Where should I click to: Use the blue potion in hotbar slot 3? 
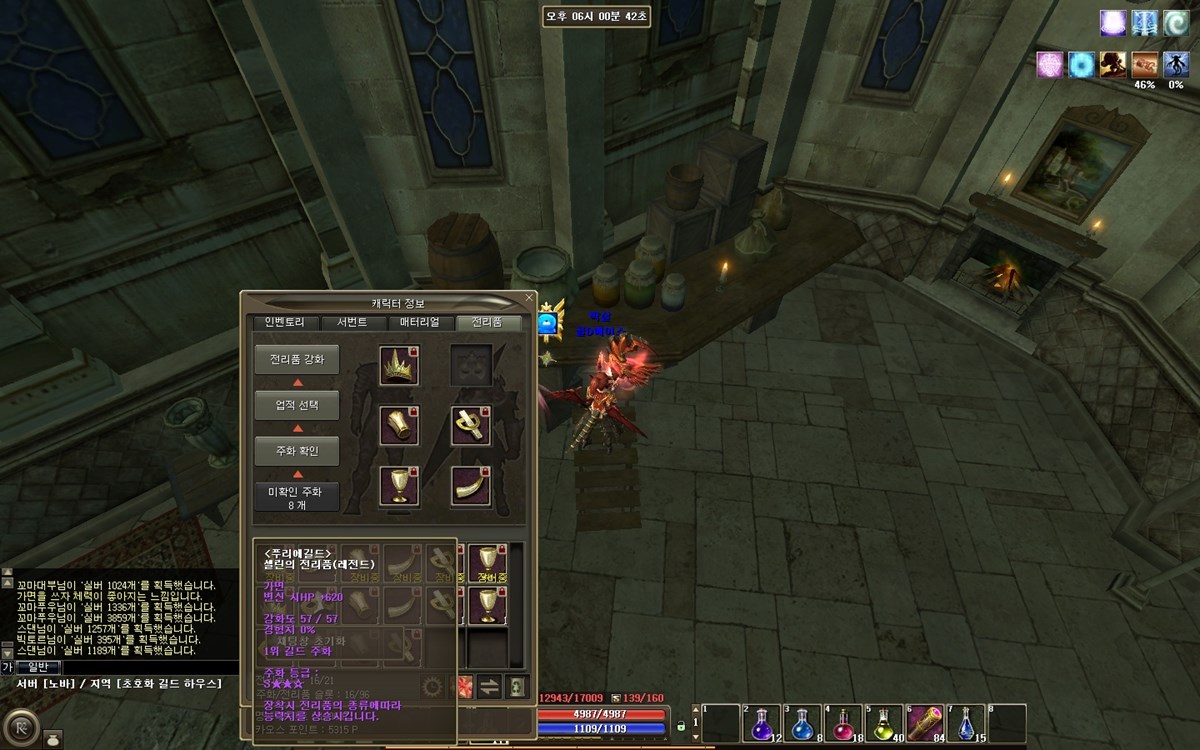(803, 723)
